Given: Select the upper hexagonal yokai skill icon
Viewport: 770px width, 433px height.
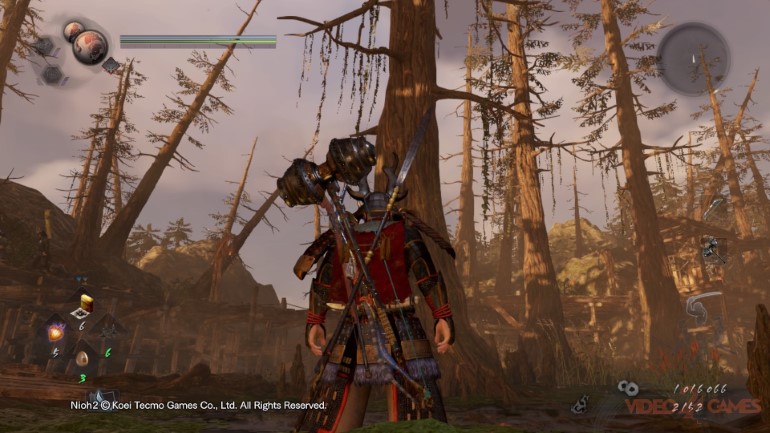Looking at the screenshot, I should point(42,46).
